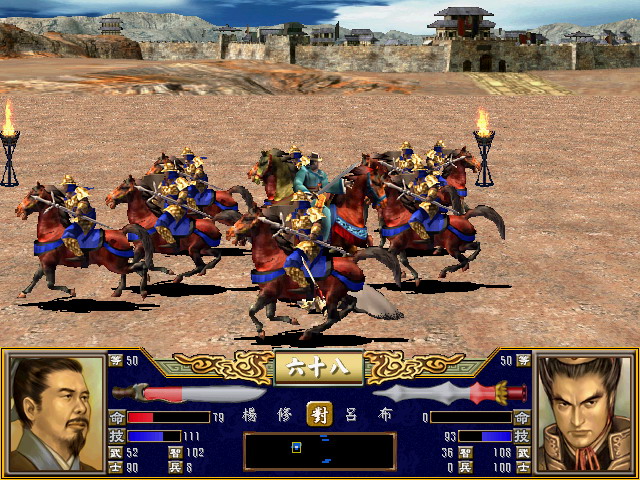Click Yang Xiu's portrait on the left
This screenshot has height=480, width=640.
54,413
